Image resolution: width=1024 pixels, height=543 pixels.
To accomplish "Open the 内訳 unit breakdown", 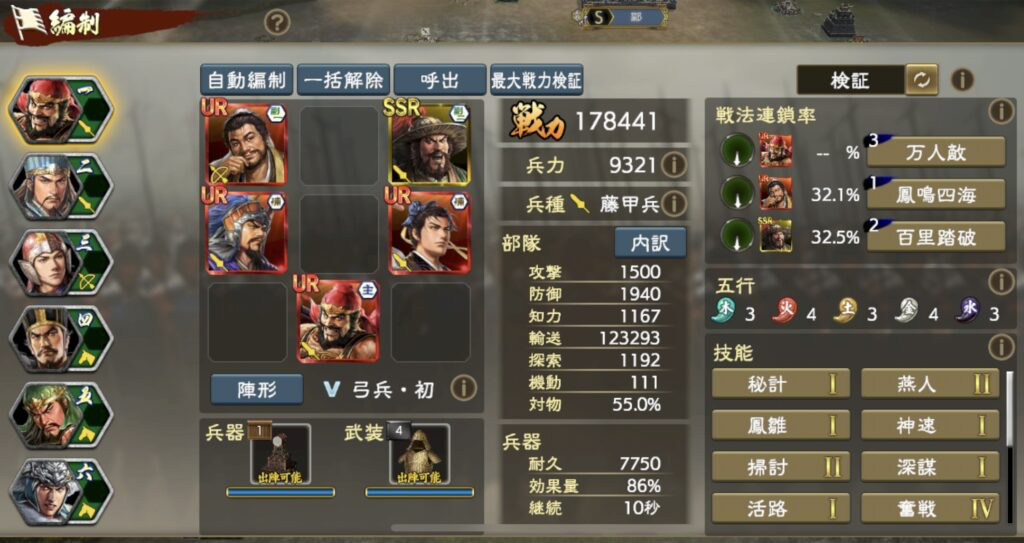I will (650, 242).
